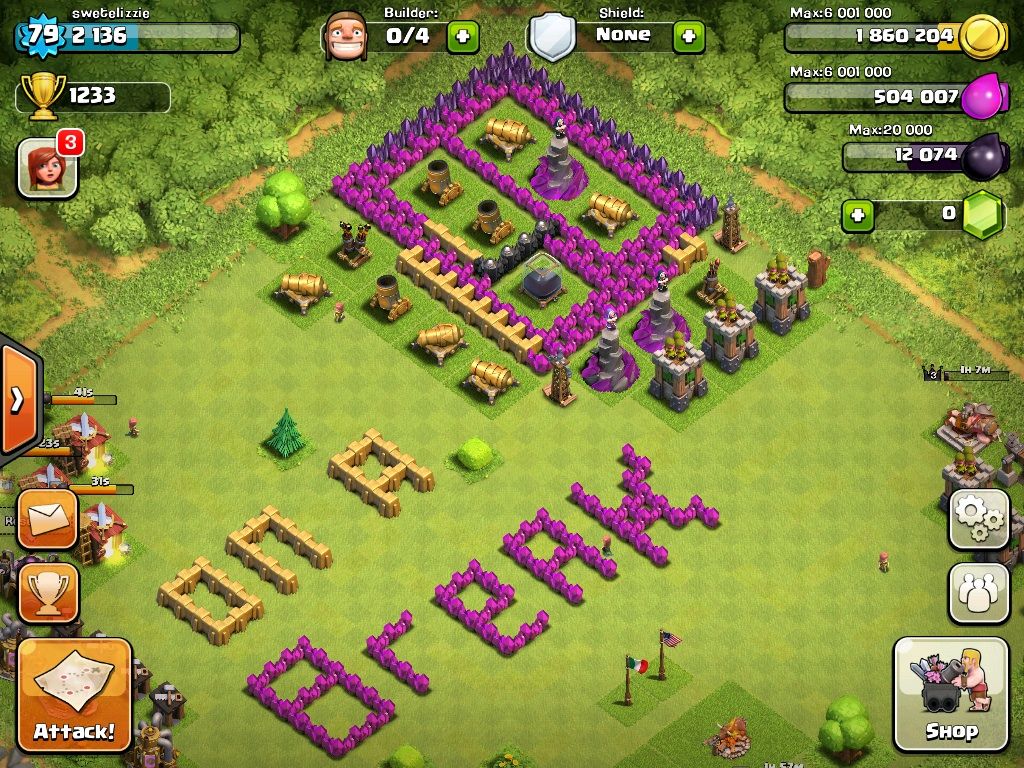Open the mail envelope inbox

click(x=47, y=518)
